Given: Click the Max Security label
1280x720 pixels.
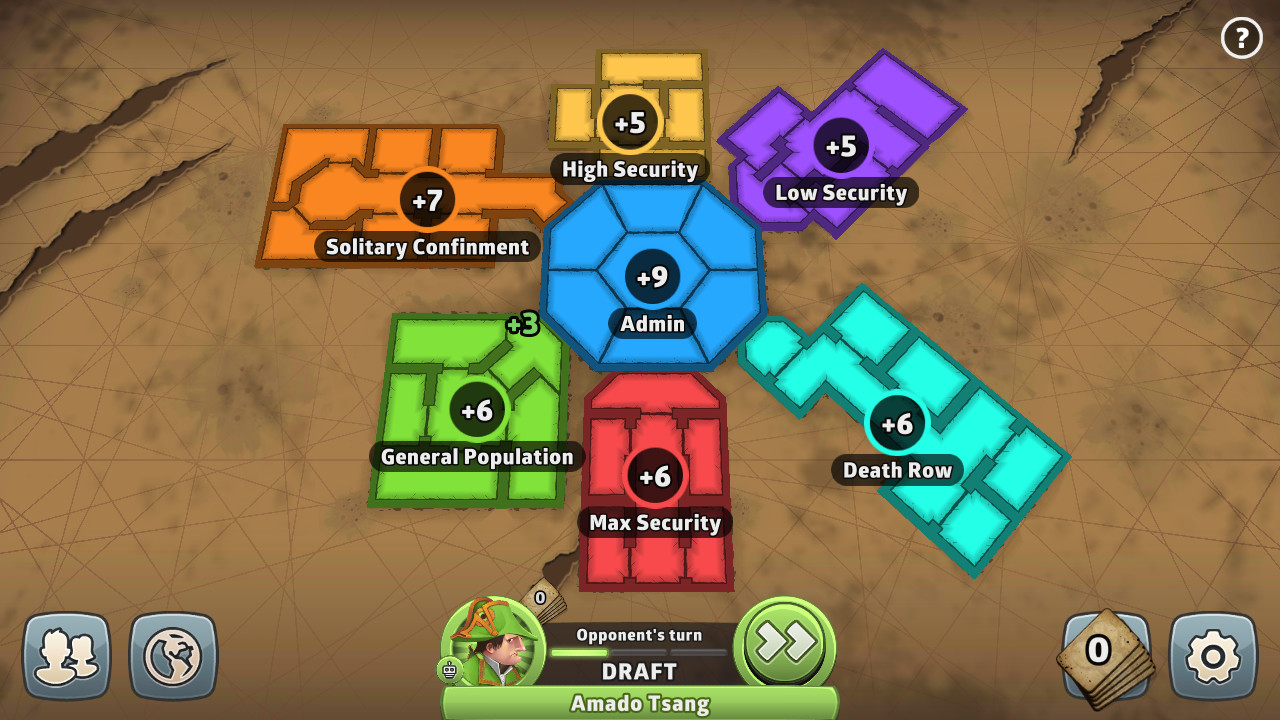Looking at the screenshot, I should [655, 522].
